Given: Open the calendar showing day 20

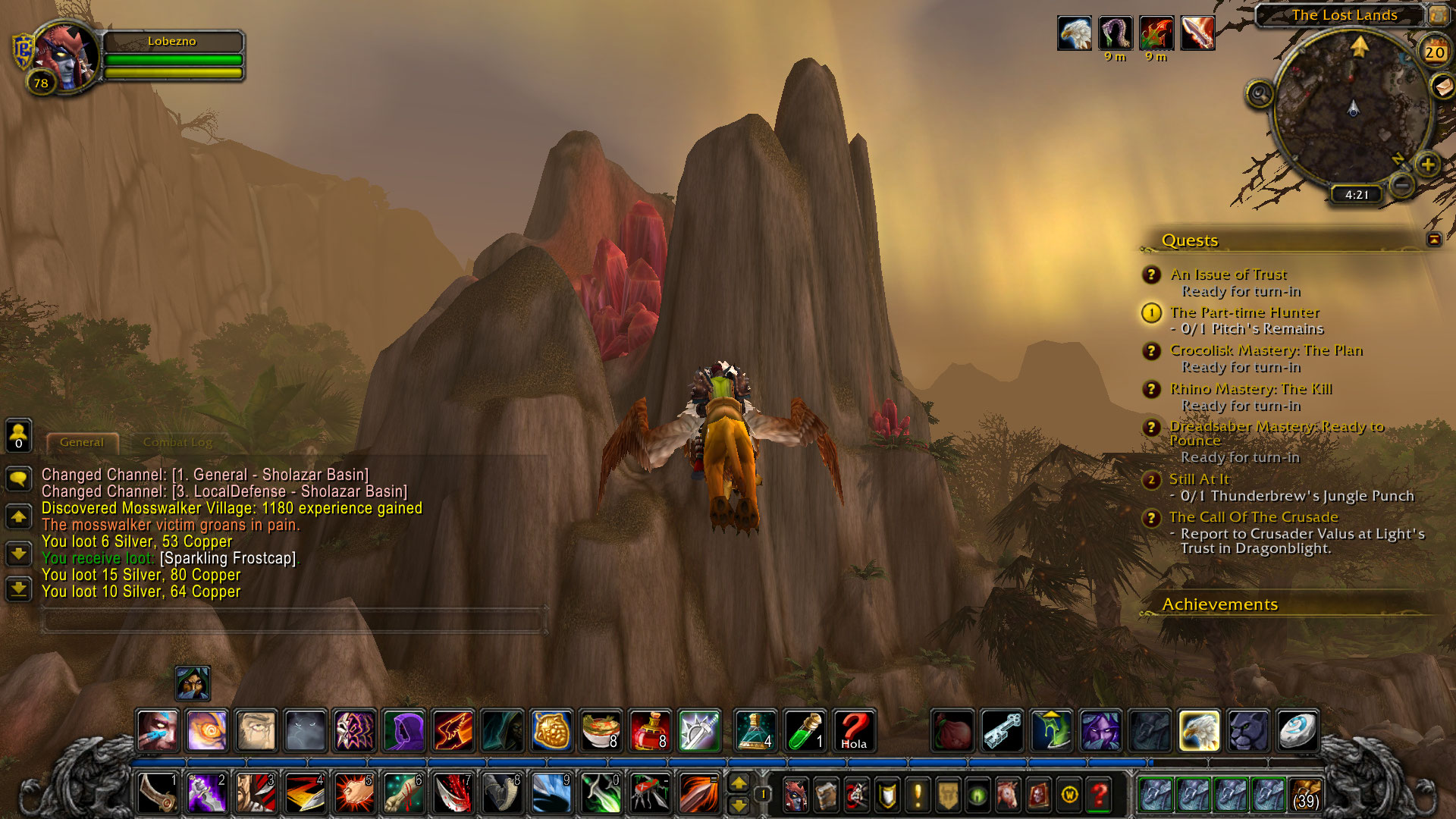Looking at the screenshot, I should pos(1433,52).
